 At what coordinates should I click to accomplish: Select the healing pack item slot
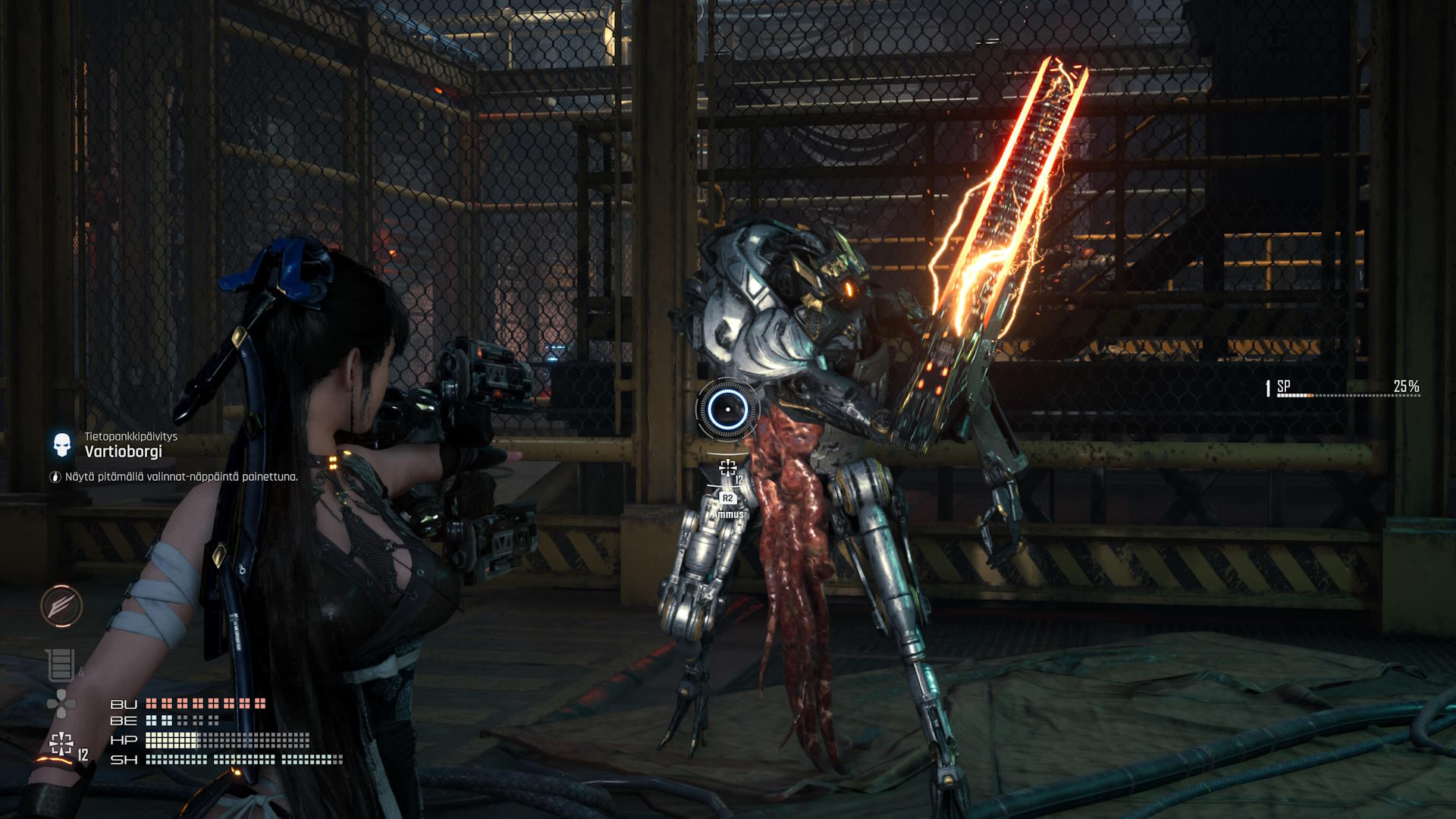(61, 665)
